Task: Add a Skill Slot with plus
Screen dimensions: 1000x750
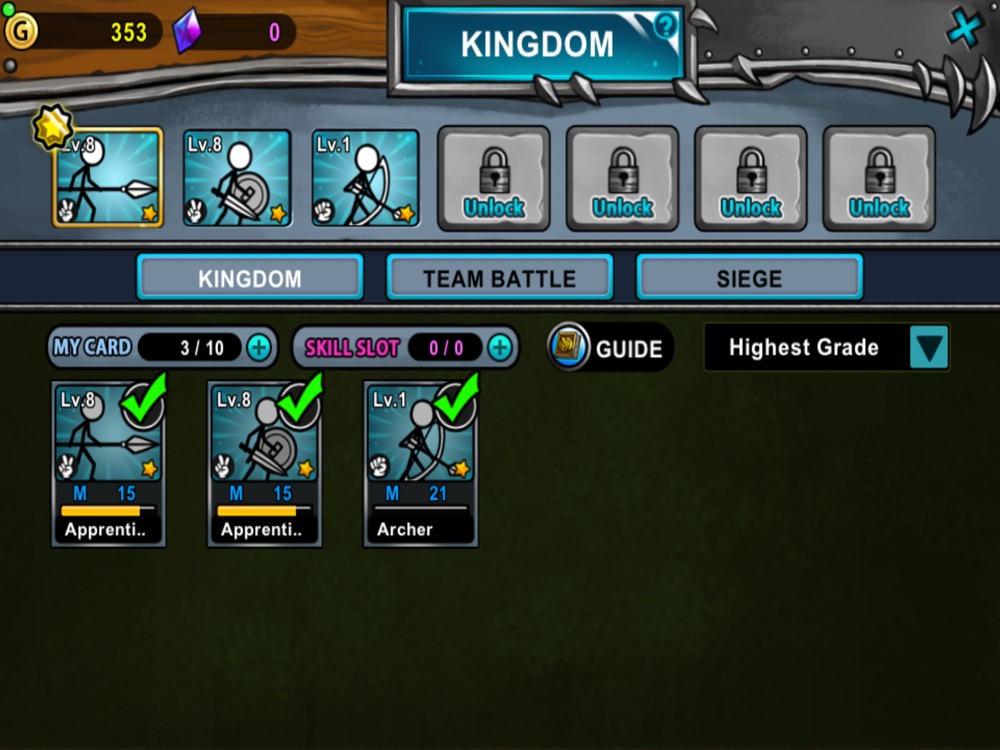Action: (499, 348)
